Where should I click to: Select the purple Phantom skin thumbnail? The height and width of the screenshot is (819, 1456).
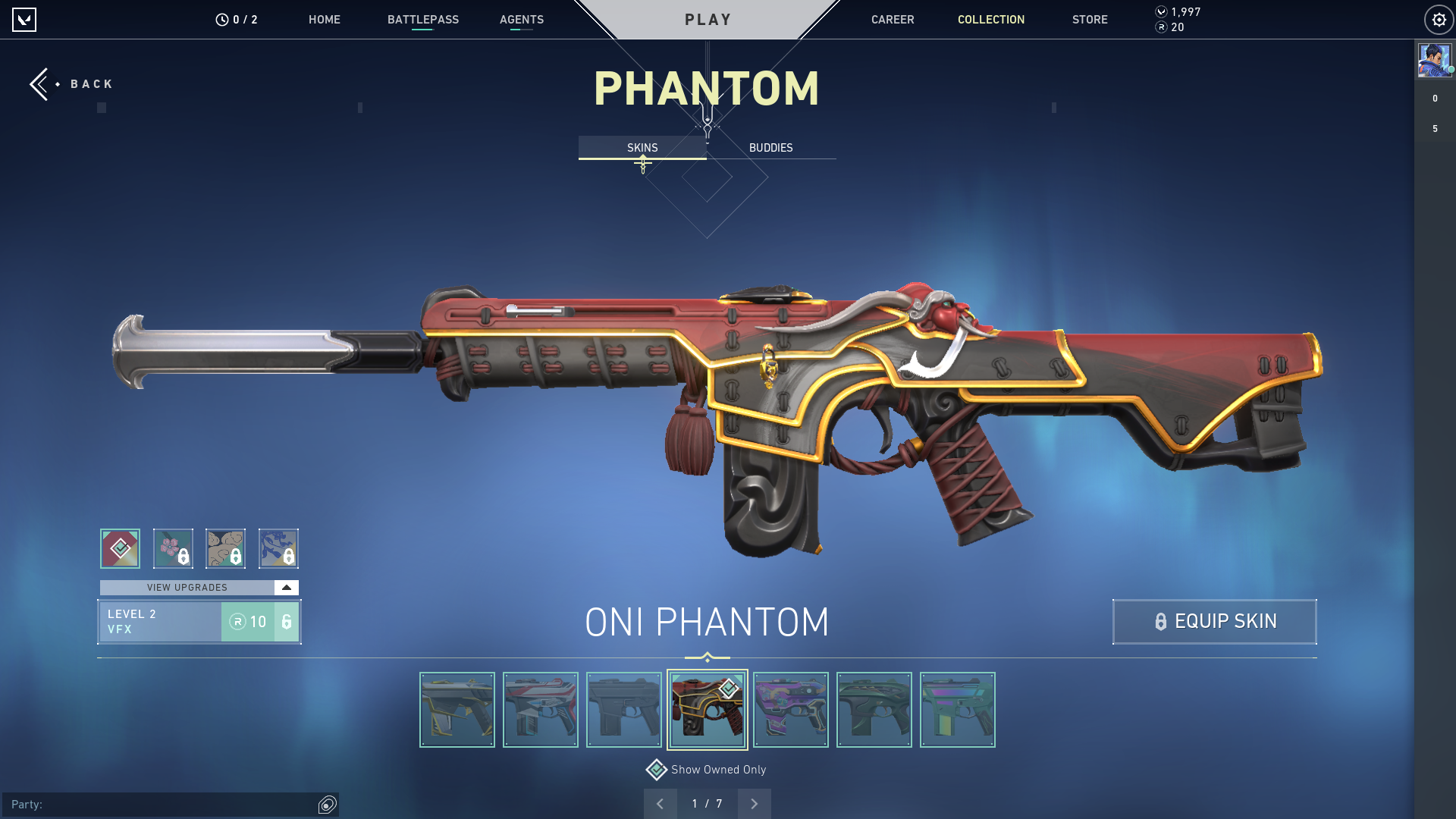[791, 709]
